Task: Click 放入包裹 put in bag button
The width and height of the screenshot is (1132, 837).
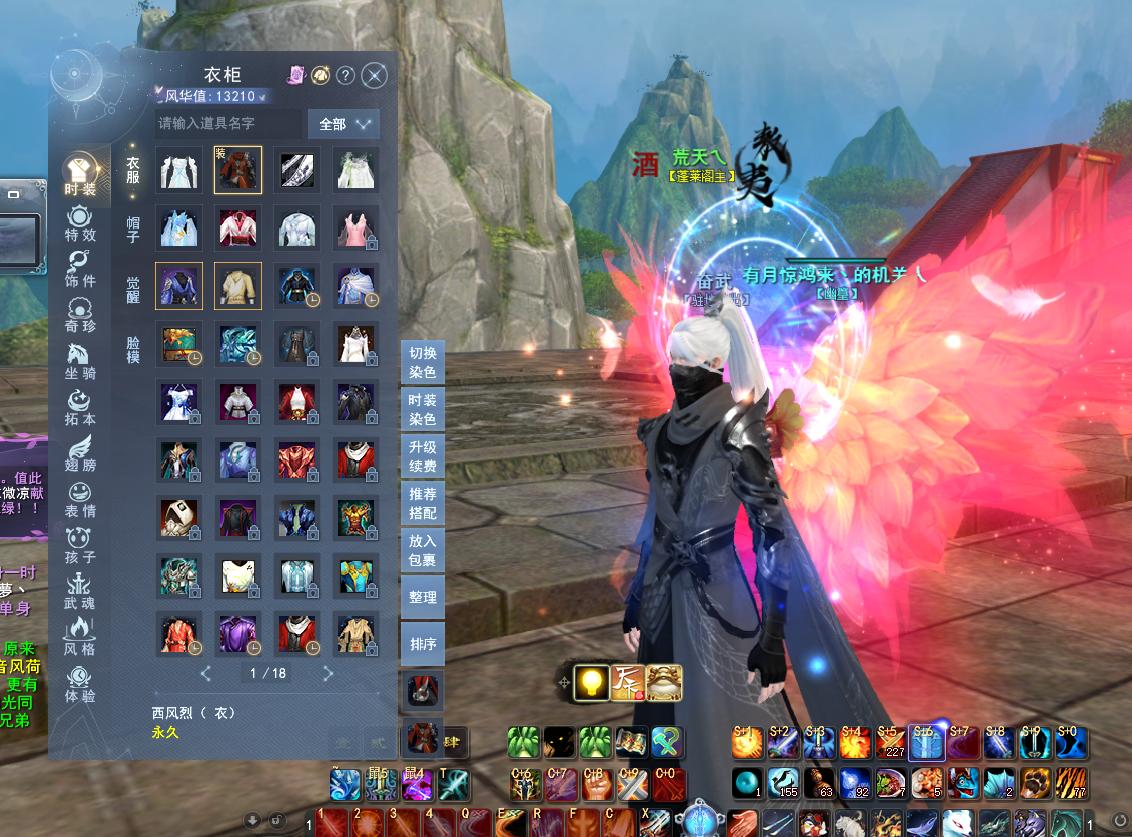Action: click(423, 550)
